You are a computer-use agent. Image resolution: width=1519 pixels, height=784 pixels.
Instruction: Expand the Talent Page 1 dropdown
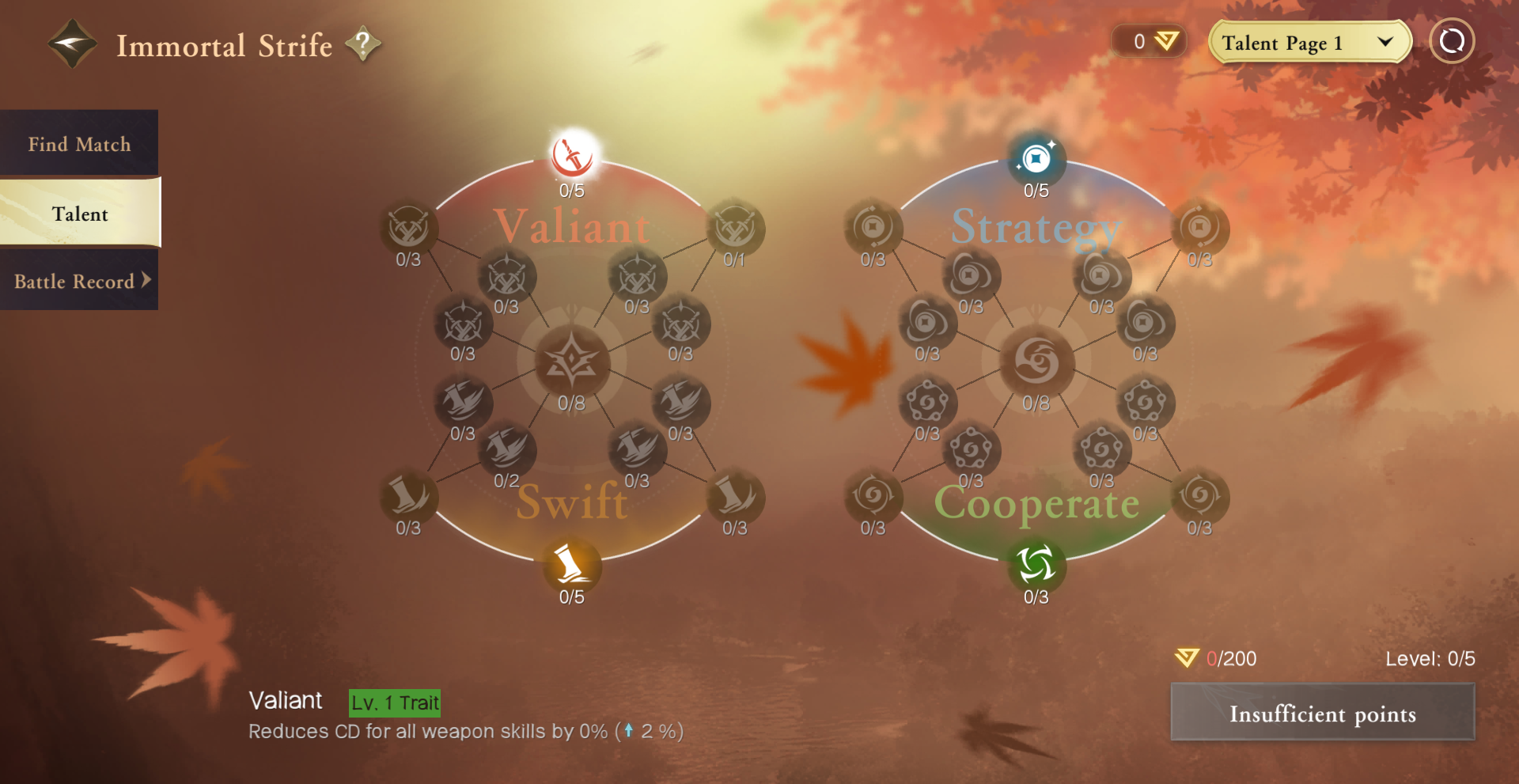(1309, 42)
